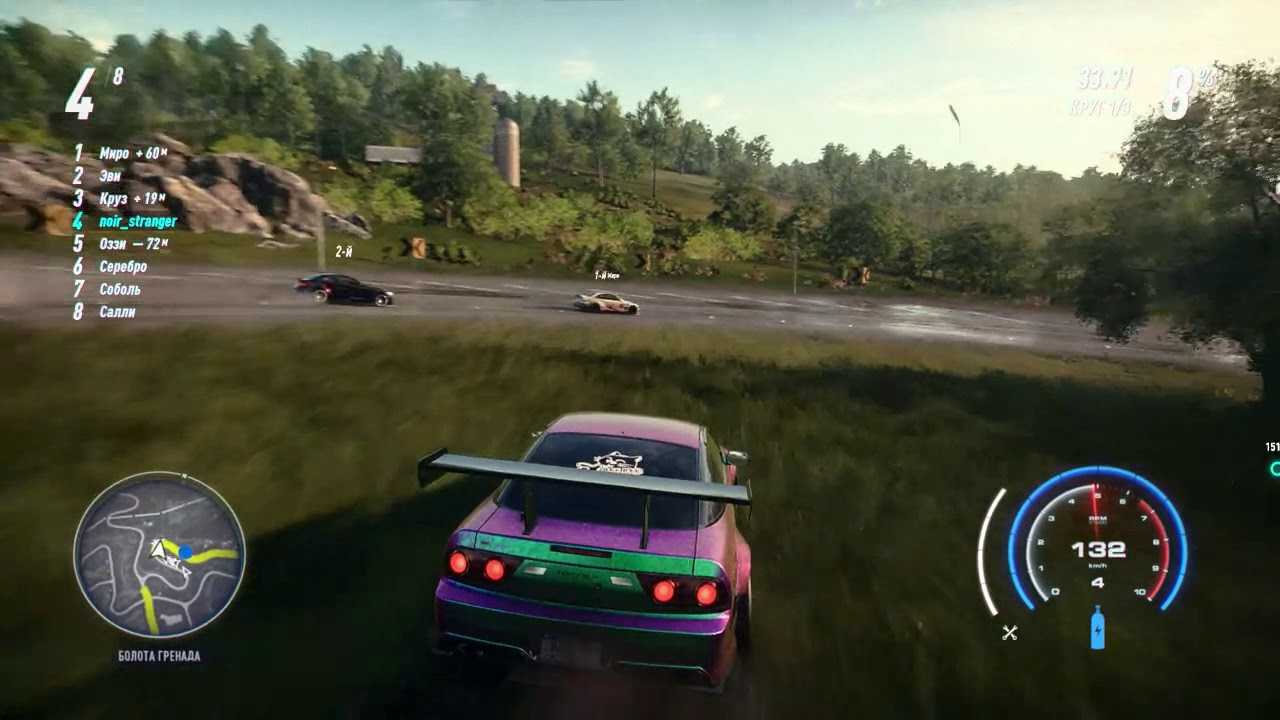The width and height of the screenshot is (1280, 720).
Task: Select Оззи in the standings list
Action: click(113, 244)
